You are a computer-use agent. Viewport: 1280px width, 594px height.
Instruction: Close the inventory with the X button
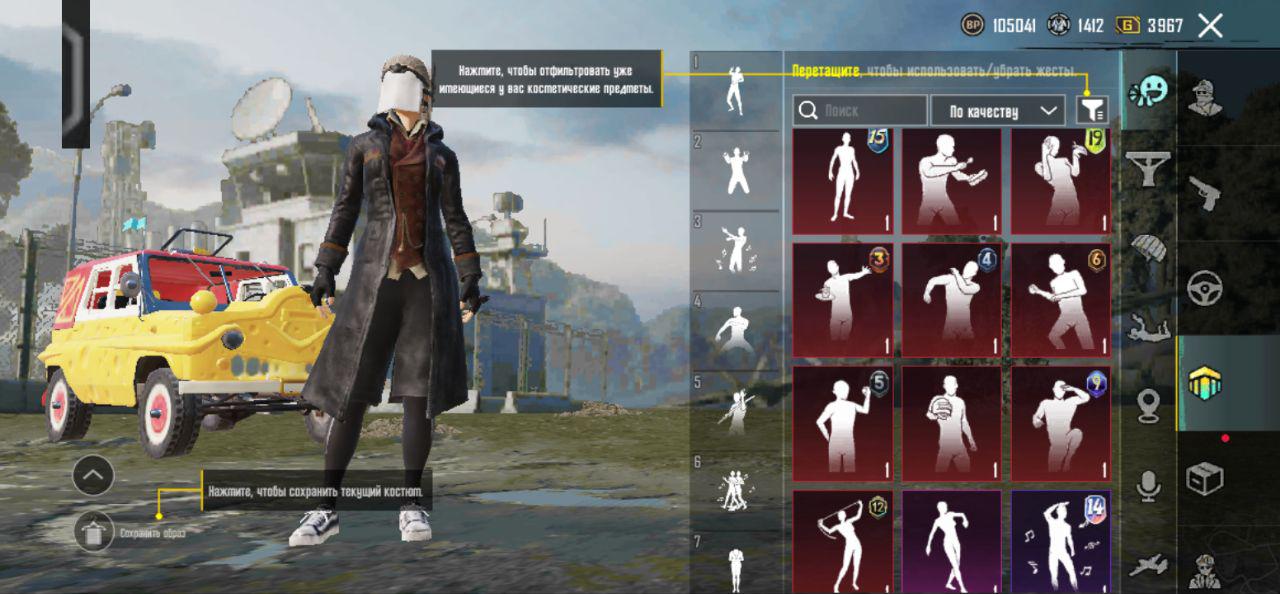(x=1210, y=26)
